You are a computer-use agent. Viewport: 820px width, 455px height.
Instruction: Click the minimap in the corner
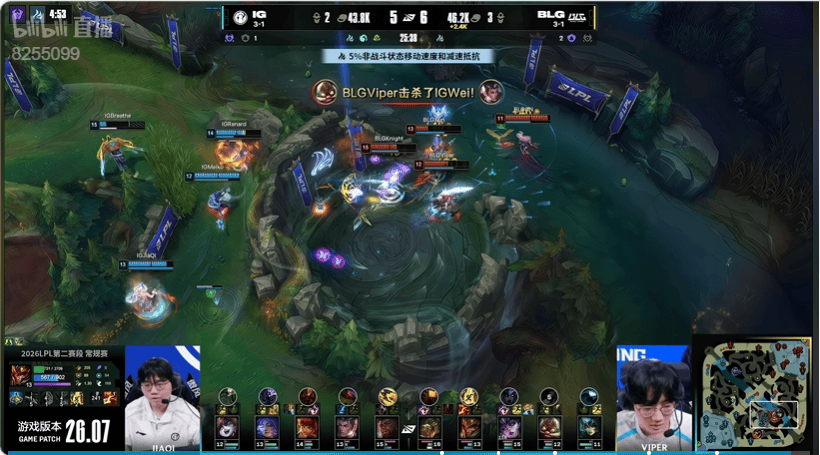click(x=753, y=393)
